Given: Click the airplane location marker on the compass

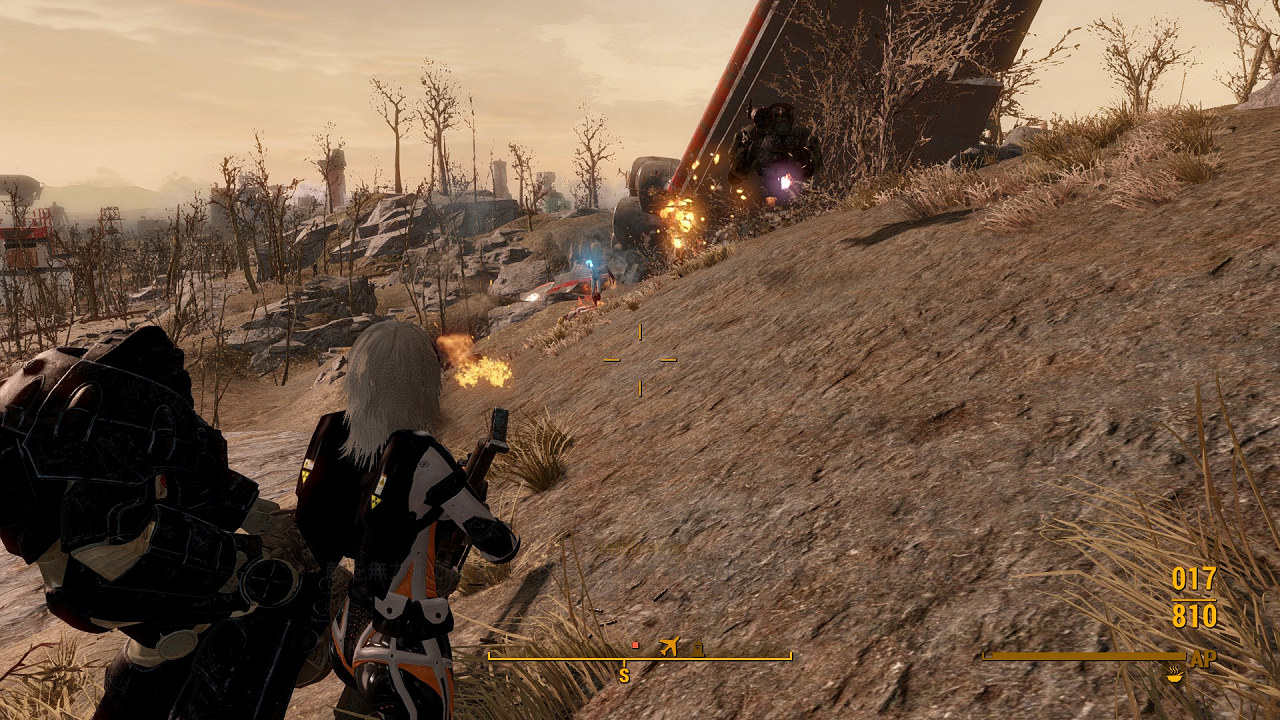Looking at the screenshot, I should pos(669,646).
